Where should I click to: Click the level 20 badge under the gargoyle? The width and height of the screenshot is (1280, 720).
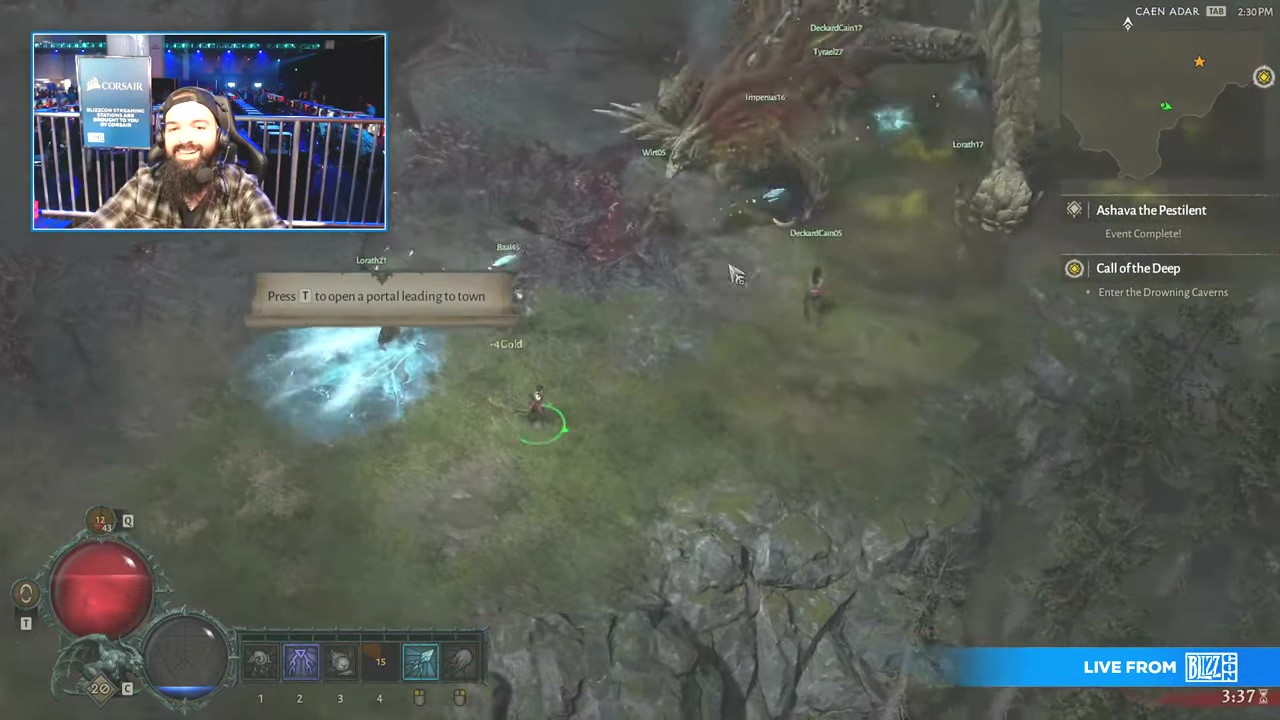100,688
